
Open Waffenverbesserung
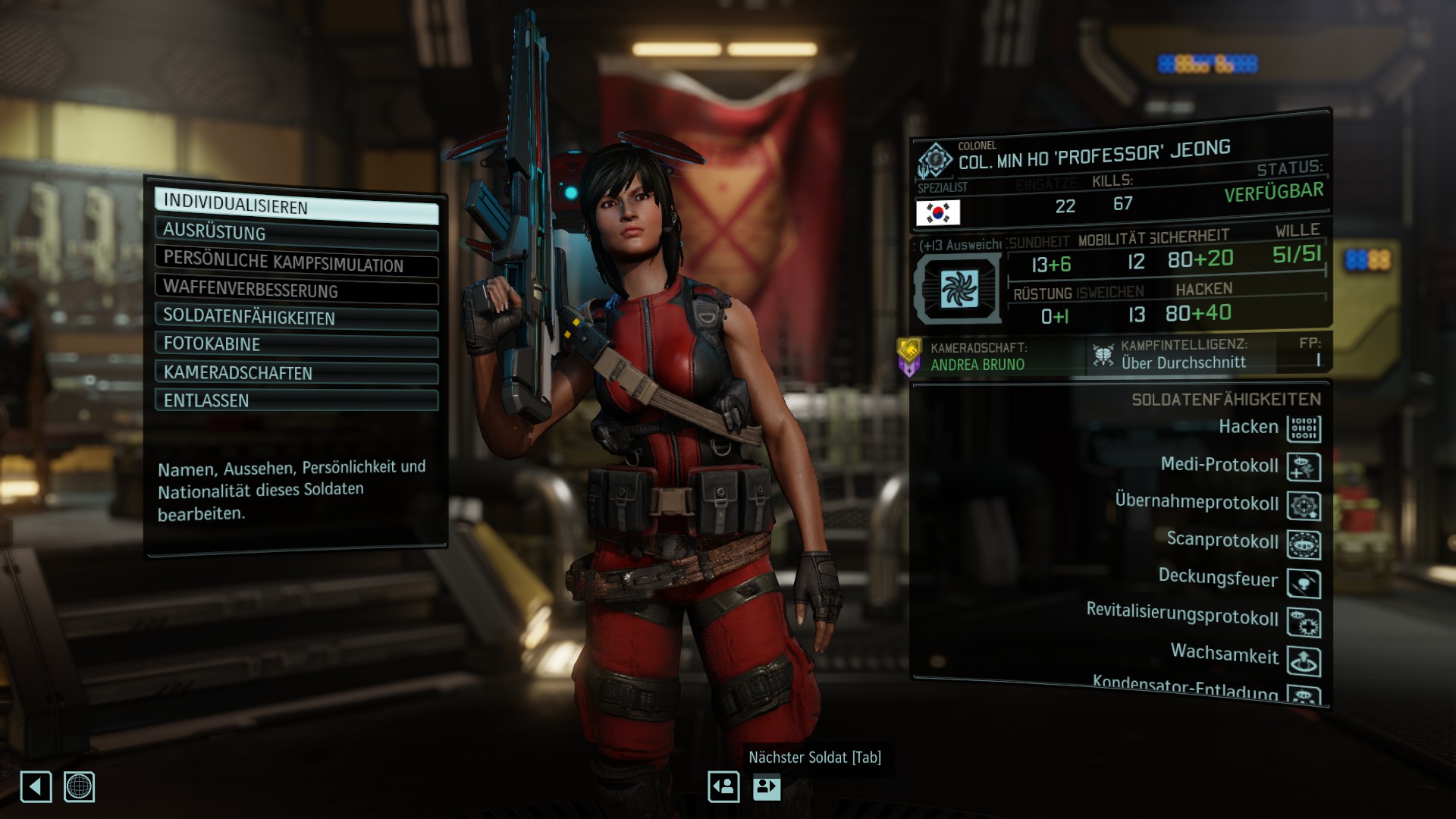296,290
